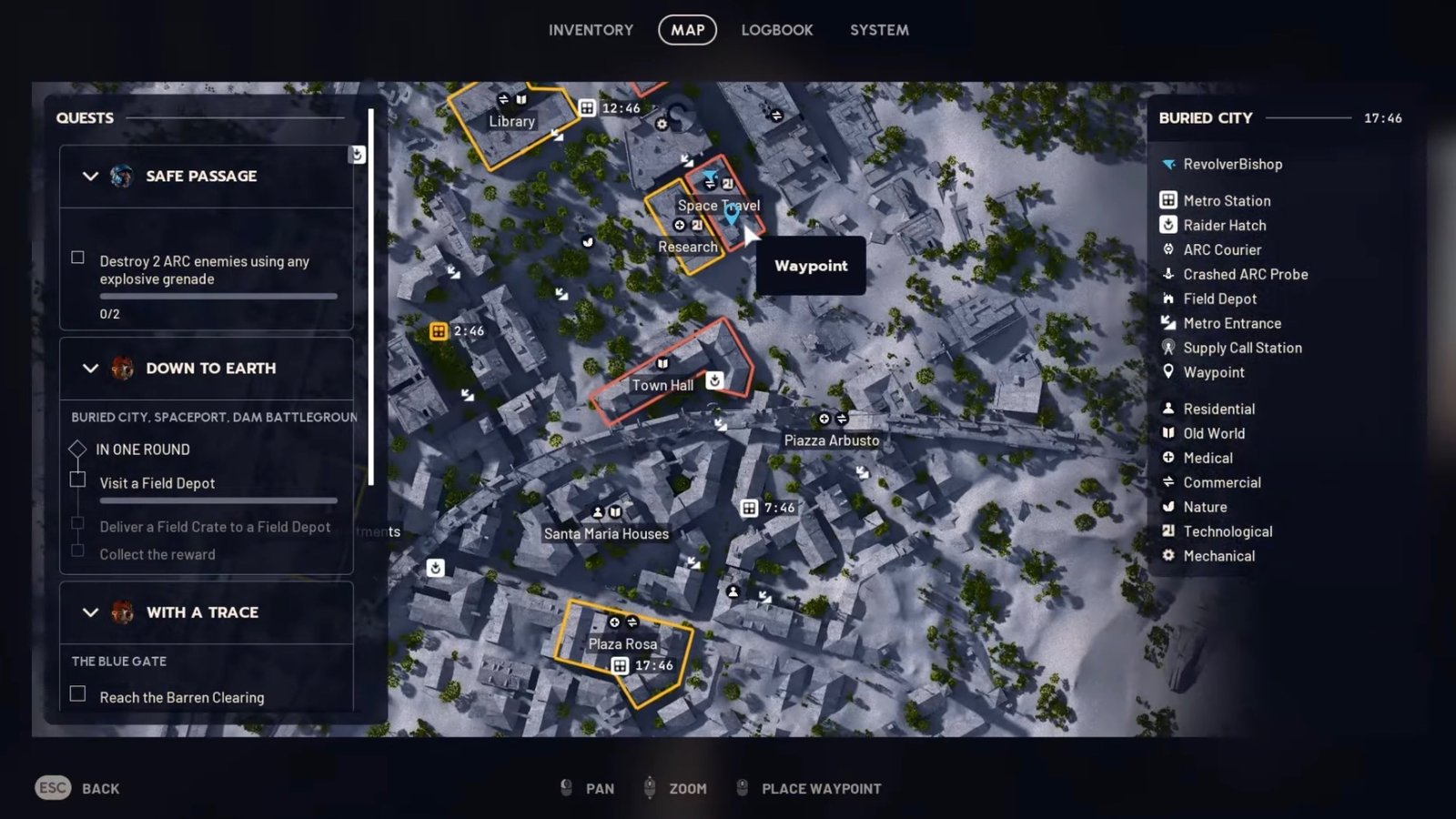Click the Raider Hatch icon in the legend
Viewport: 1456px width, 819px height.
(1168, 225)
